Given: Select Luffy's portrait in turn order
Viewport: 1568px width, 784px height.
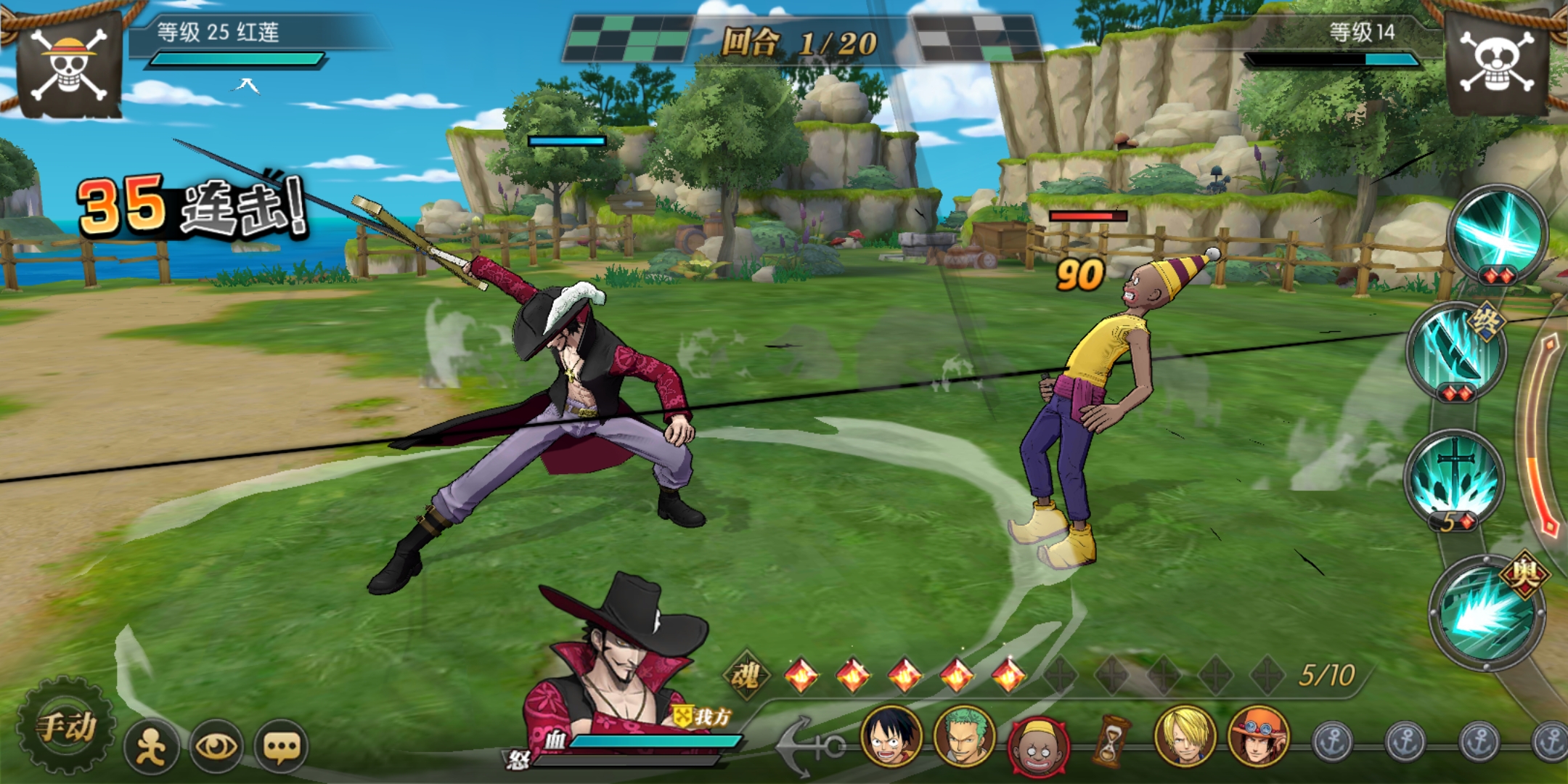Looking at the screenshot, I should (x=891, y=738).
